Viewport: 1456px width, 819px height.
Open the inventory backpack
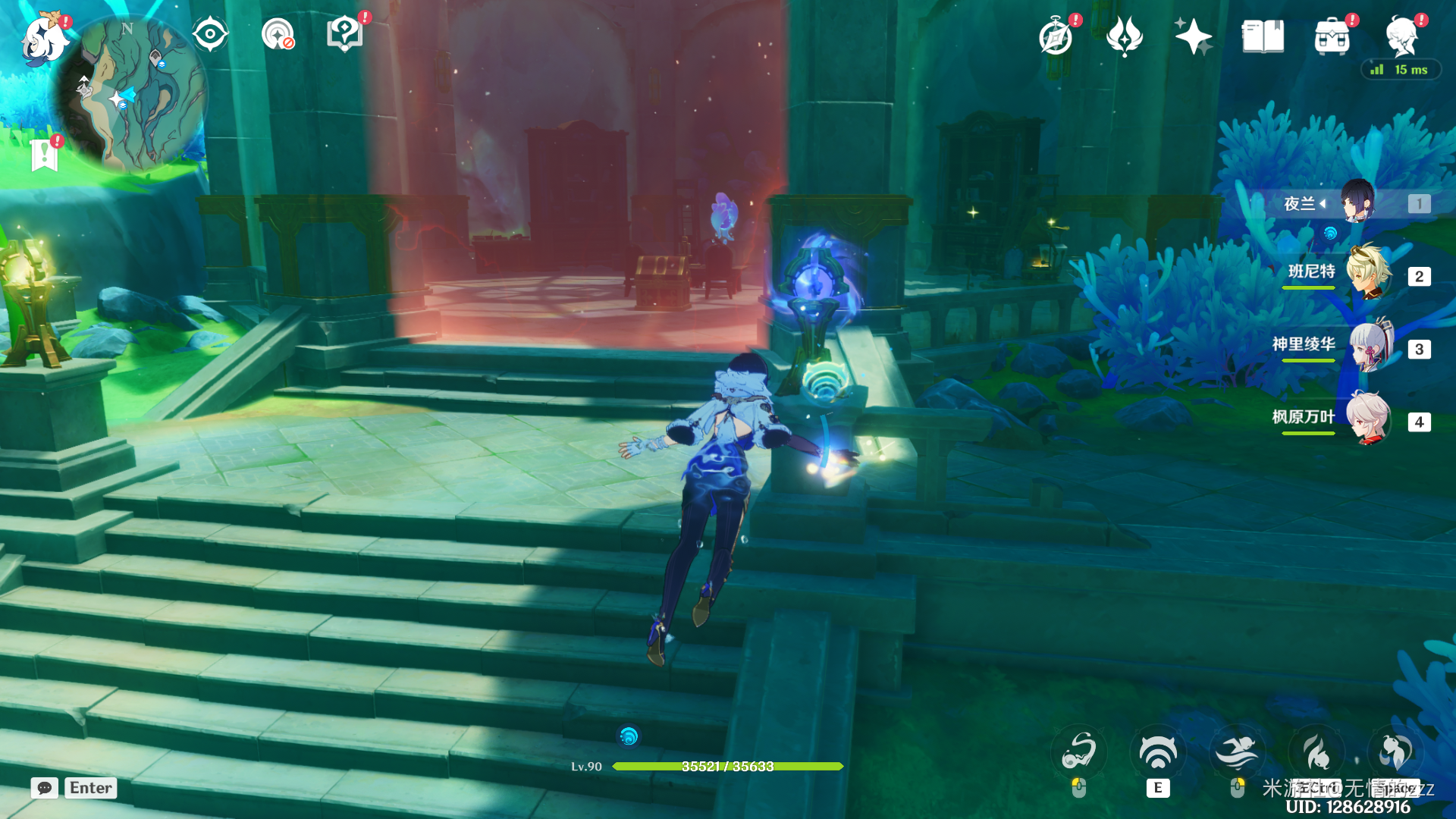click(1332, 36)
